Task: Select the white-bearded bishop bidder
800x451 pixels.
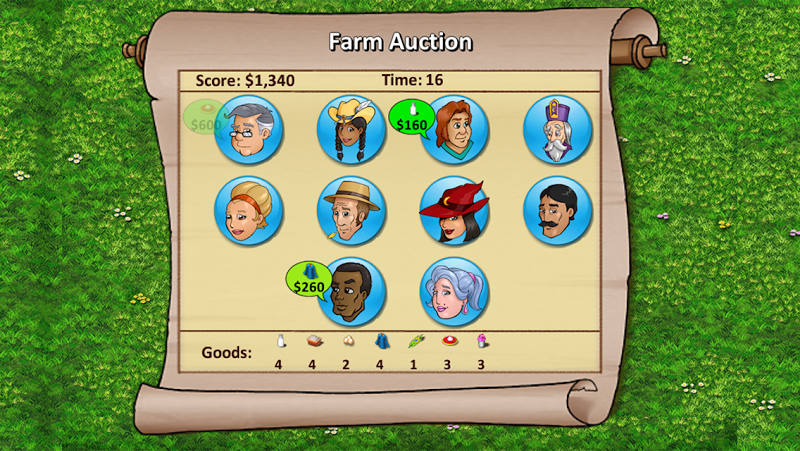Action: pyautogui.click(x=557, y=130)
